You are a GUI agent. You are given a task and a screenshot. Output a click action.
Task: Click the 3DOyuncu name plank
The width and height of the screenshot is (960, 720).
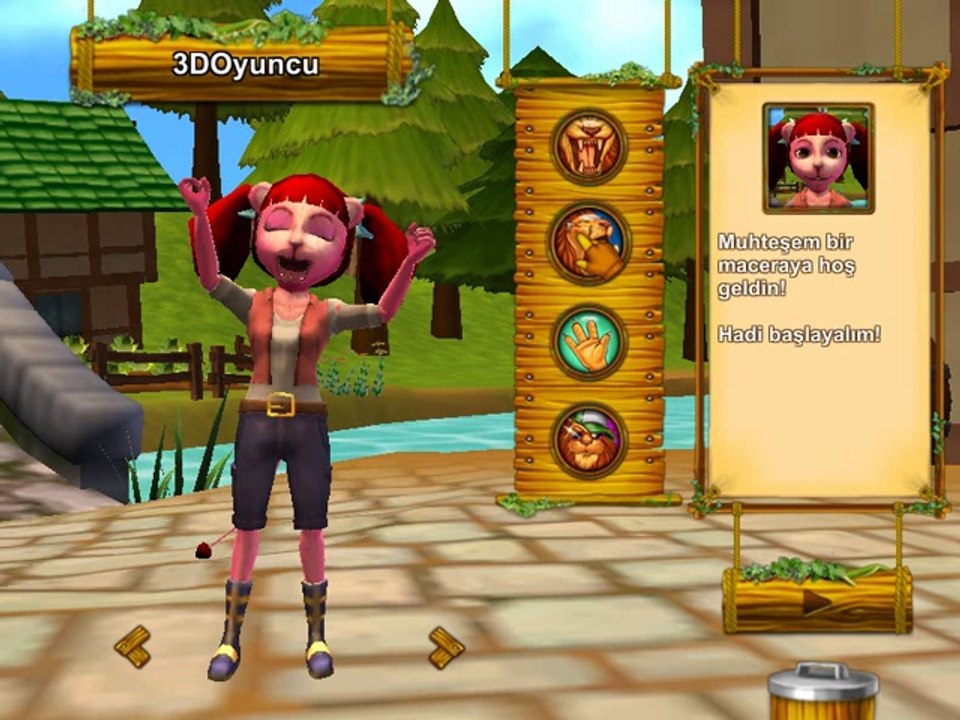244,66
